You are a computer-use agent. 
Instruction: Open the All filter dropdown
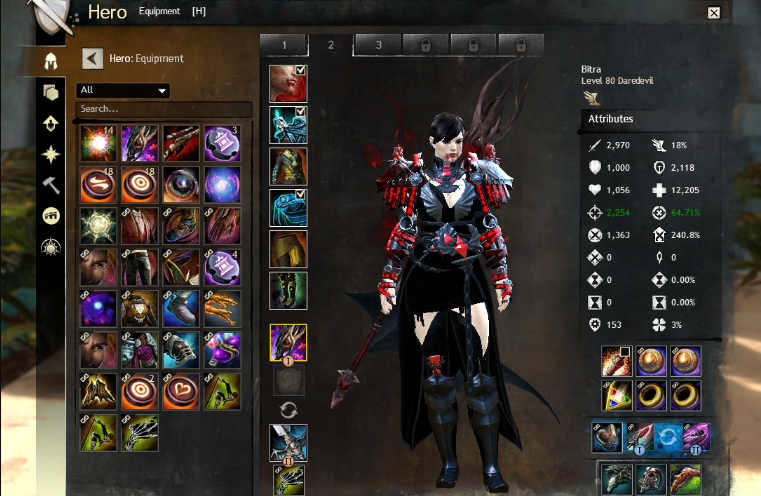(123, 90)
